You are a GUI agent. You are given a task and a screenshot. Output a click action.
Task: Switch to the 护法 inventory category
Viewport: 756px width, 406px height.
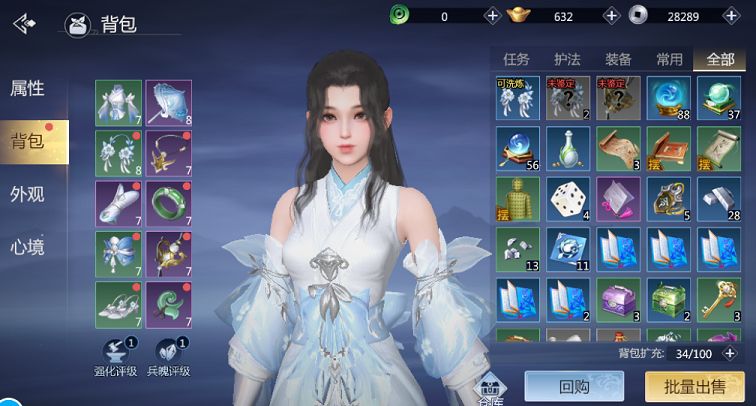(567, 59)
